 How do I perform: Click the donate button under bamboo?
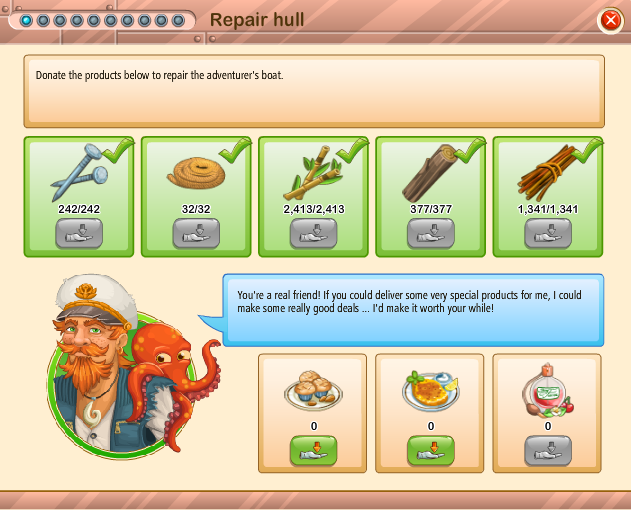[x=313, y=233]
